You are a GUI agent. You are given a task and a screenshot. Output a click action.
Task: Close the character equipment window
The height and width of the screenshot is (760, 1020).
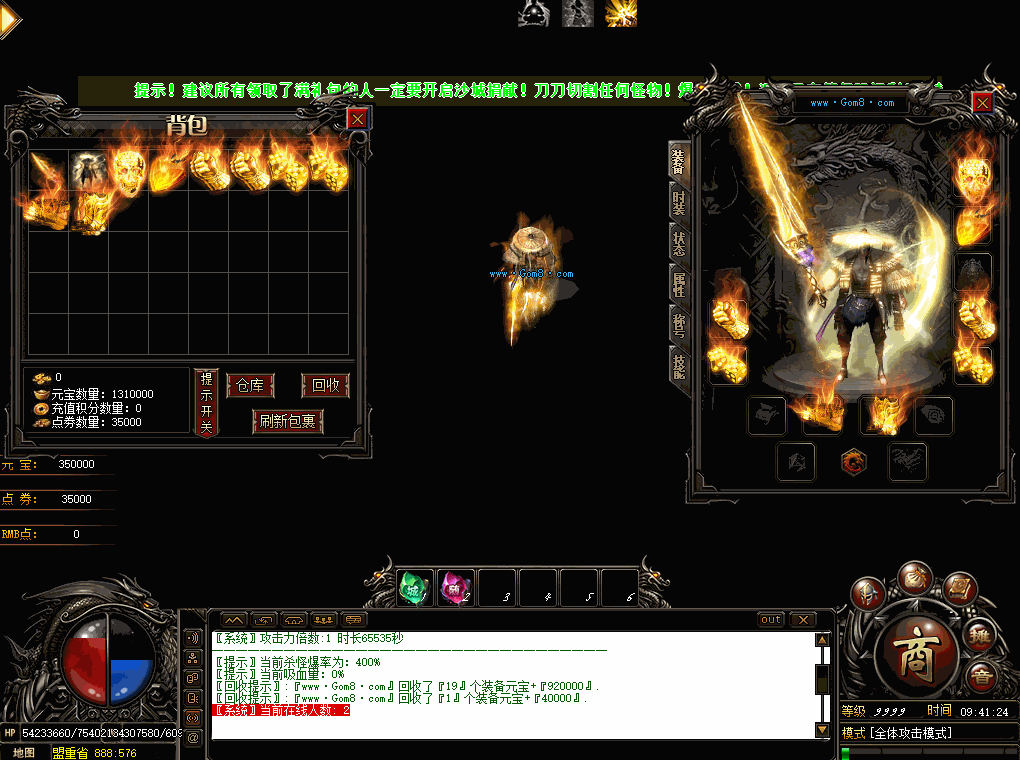[982, 103]
